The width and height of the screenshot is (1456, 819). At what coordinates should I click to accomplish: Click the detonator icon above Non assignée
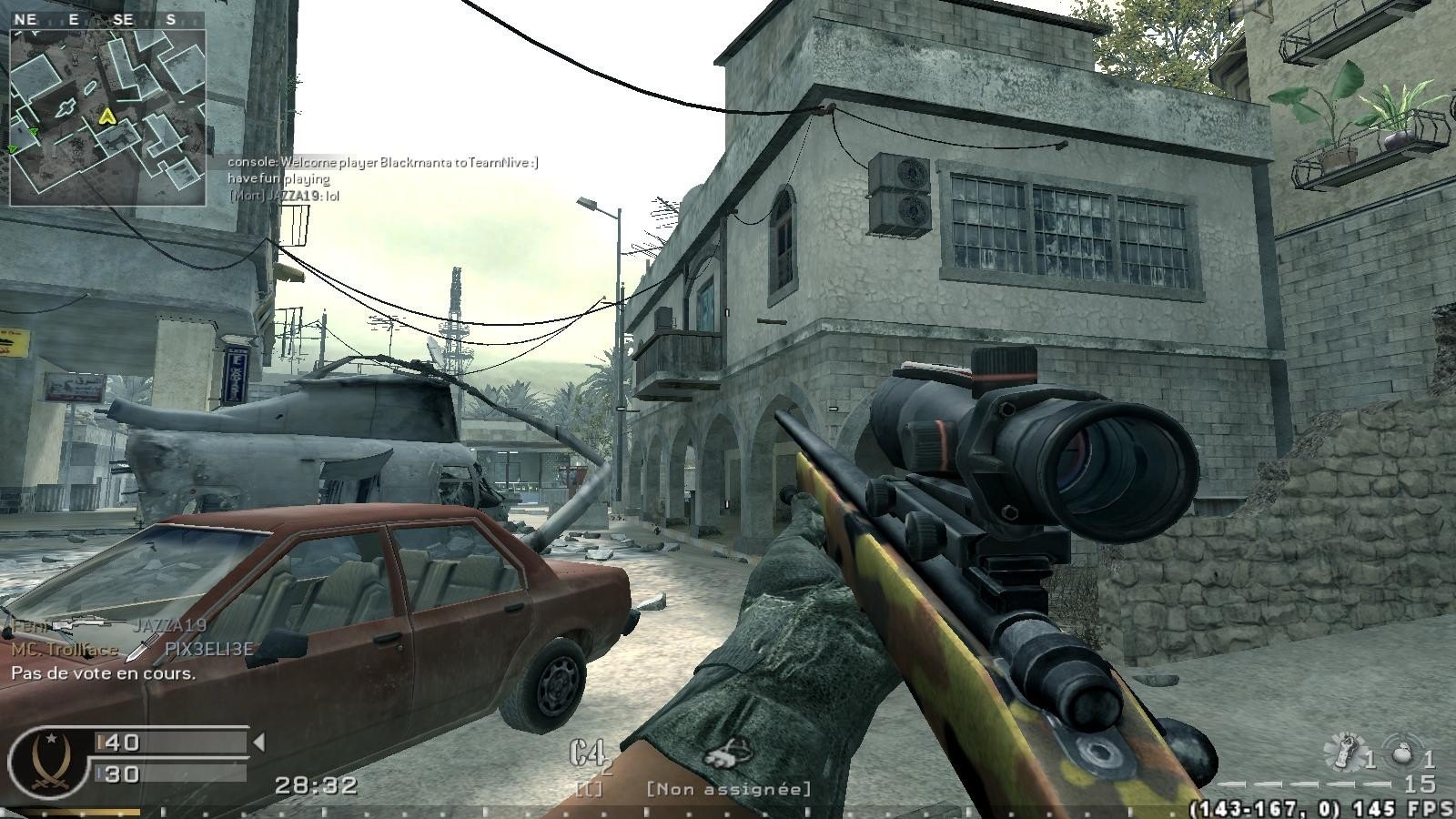point(726,754)
